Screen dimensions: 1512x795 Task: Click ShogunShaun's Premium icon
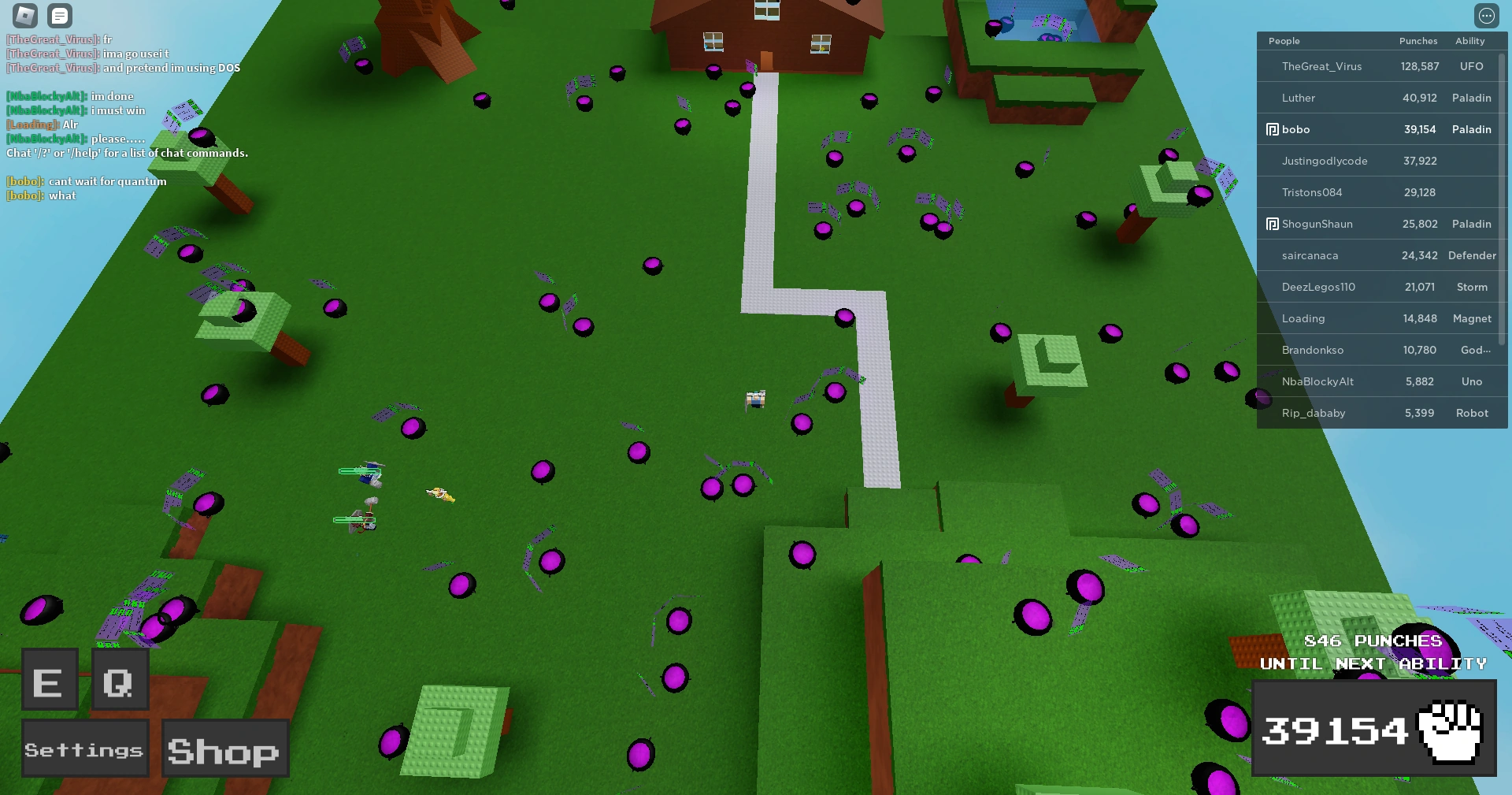click(x=1273, y=224)
